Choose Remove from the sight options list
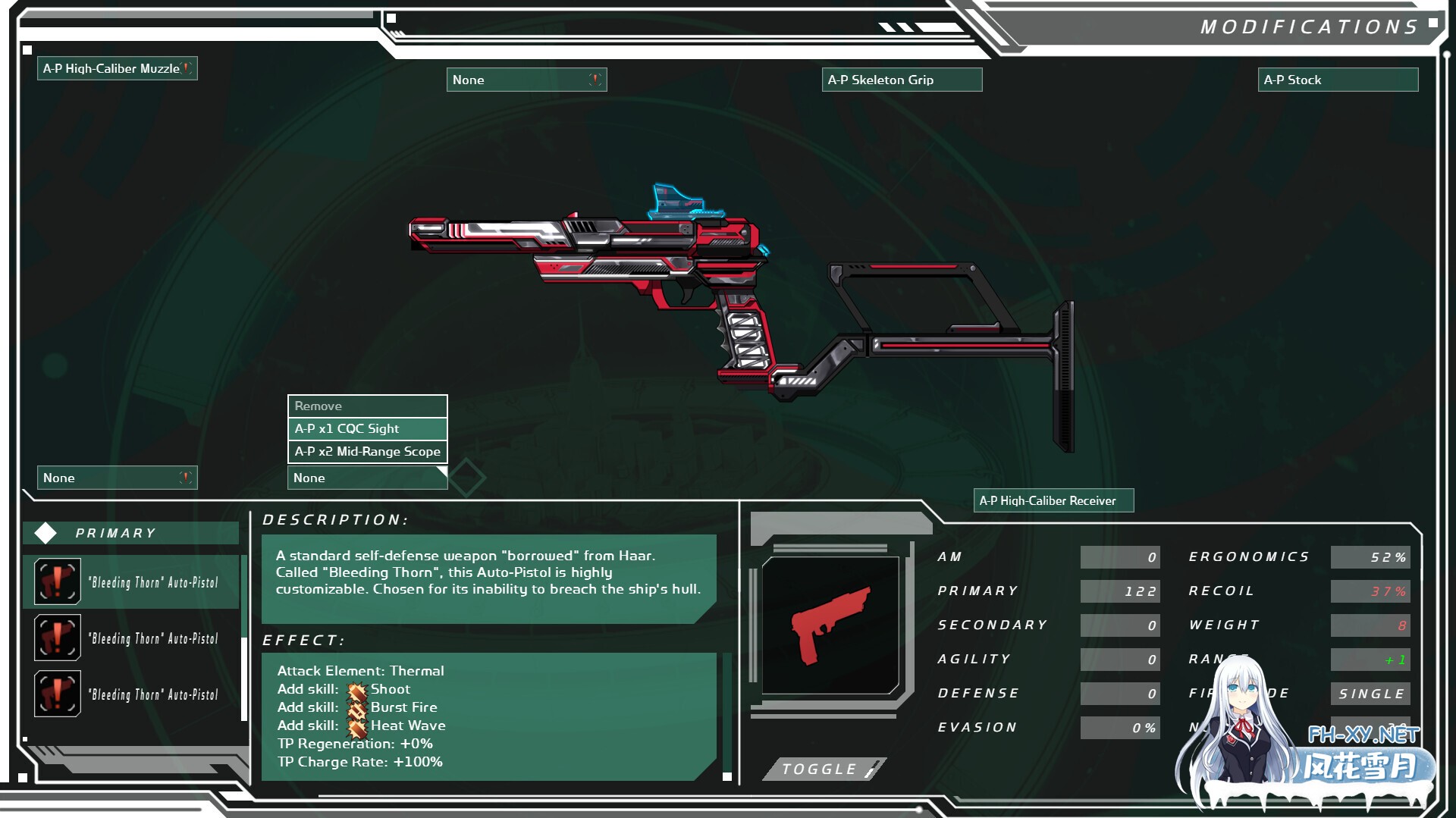This screenshot has width=1456, height=818. point(367,406)
